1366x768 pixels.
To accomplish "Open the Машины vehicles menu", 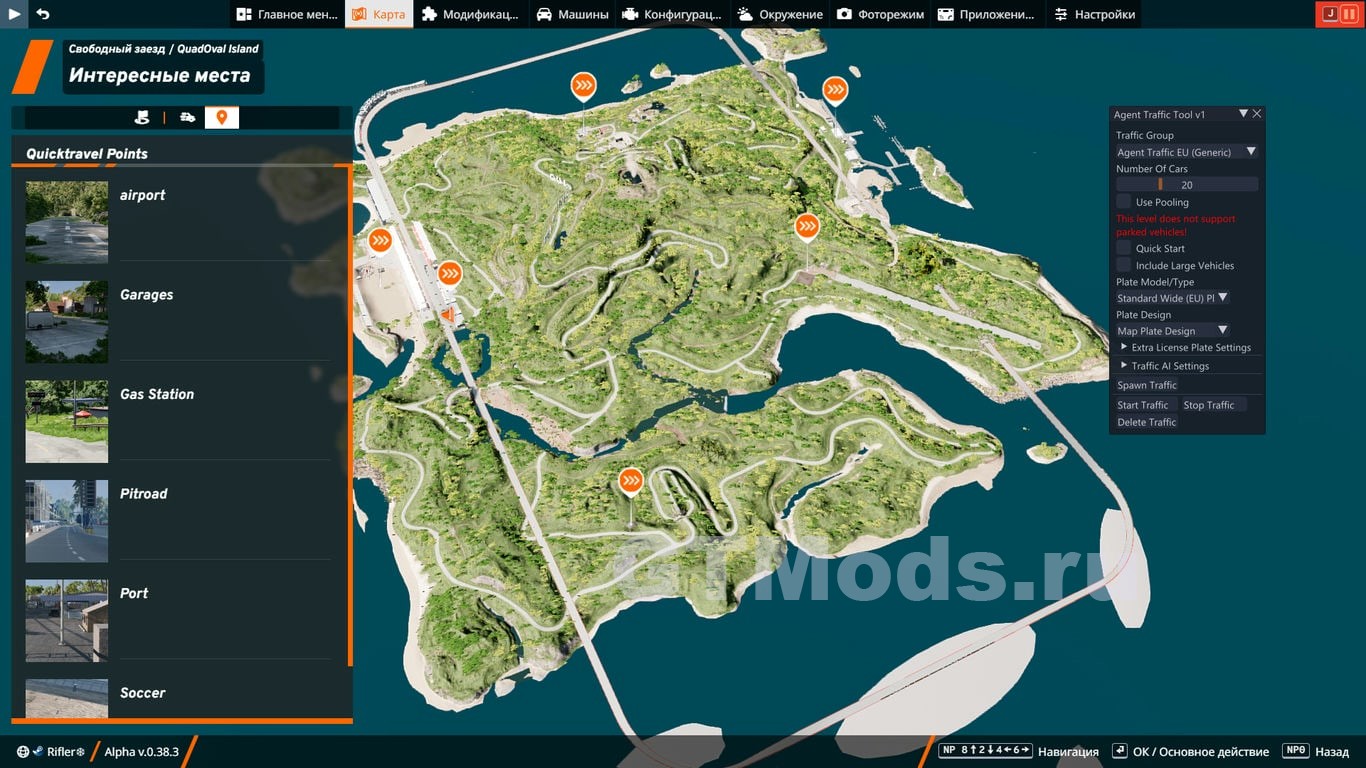I will click(572, 14).
